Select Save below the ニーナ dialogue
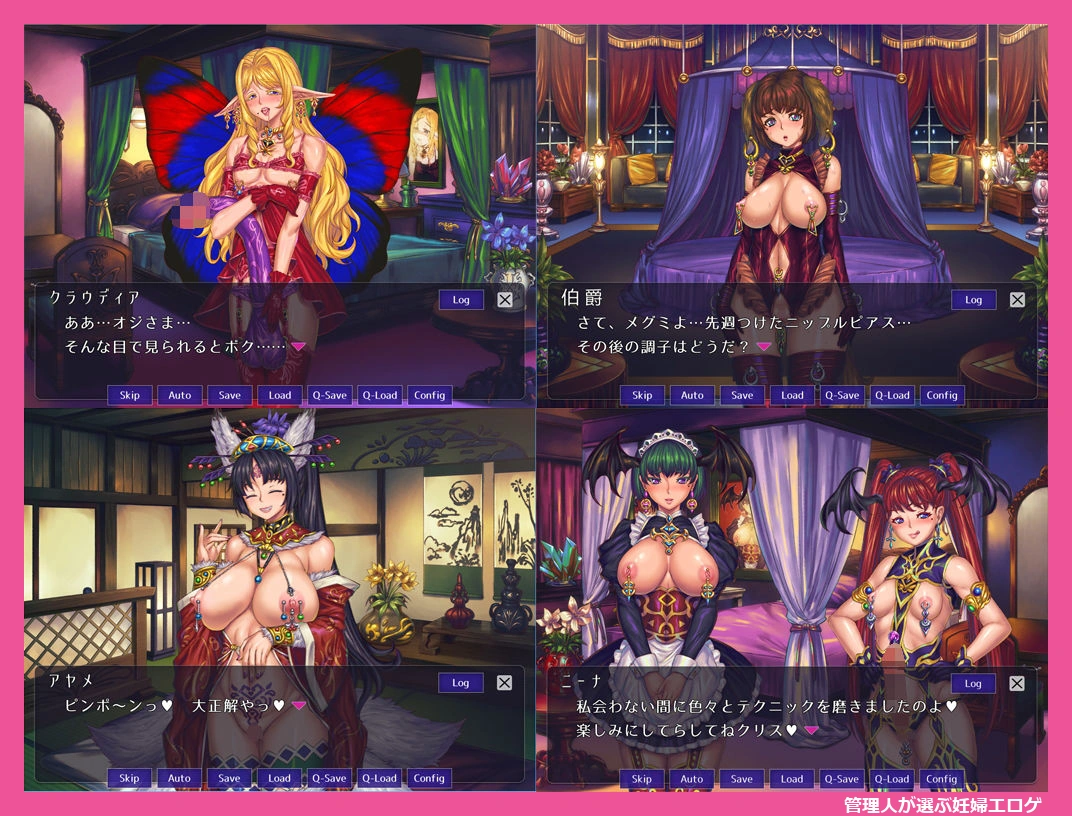This screenshot has height=816, width=1072. click(x=742, y=779)
